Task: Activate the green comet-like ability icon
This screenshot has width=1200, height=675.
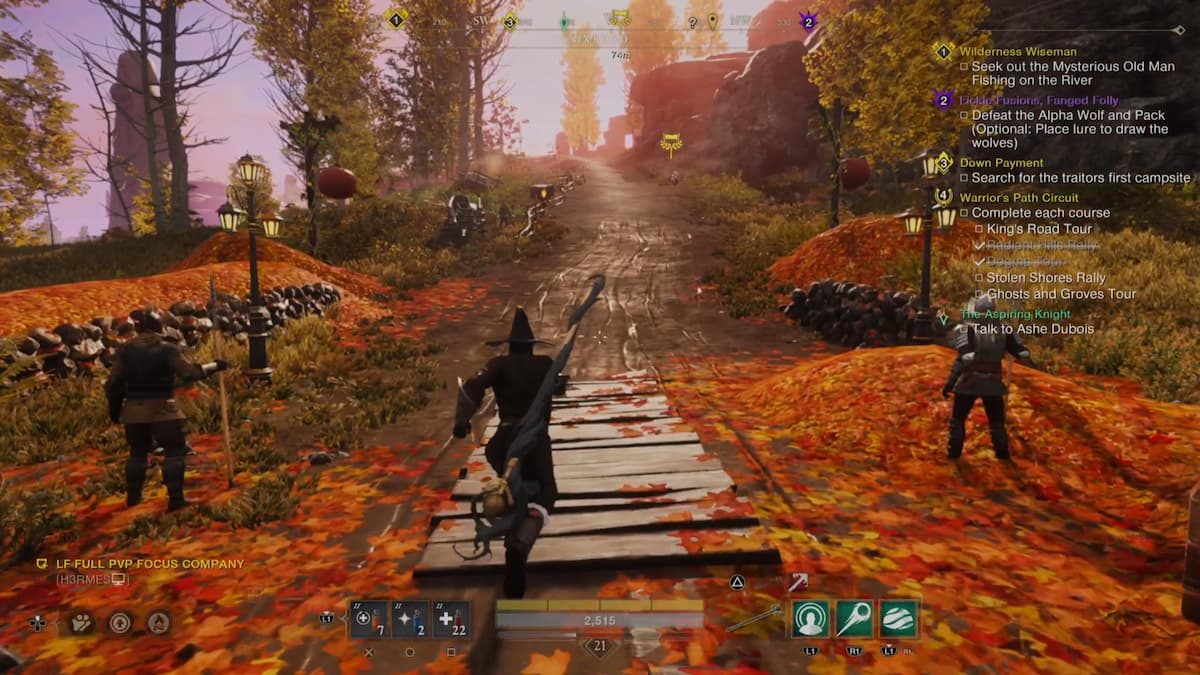Action: (x=854, y=619)
